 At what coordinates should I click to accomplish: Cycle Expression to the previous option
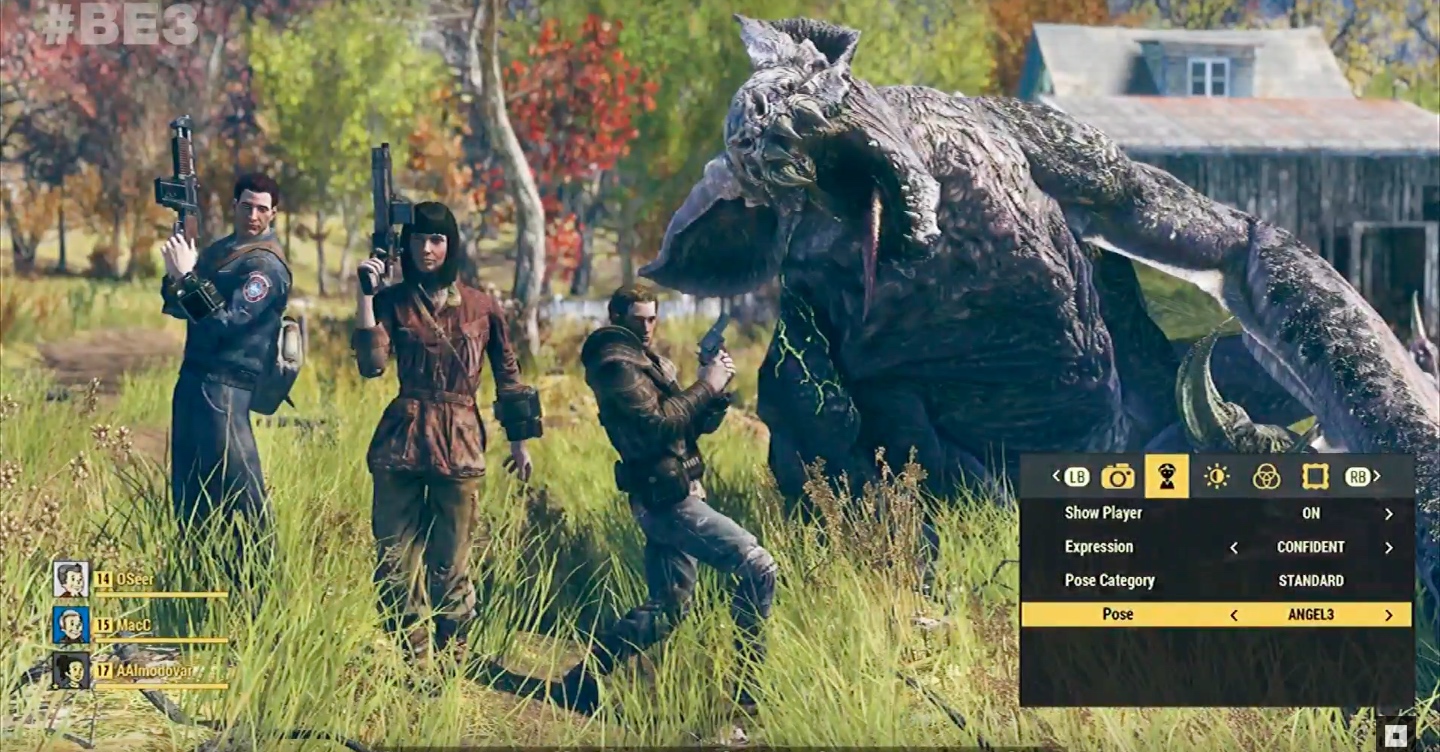pyautogui.click(x=1233, y=548)
